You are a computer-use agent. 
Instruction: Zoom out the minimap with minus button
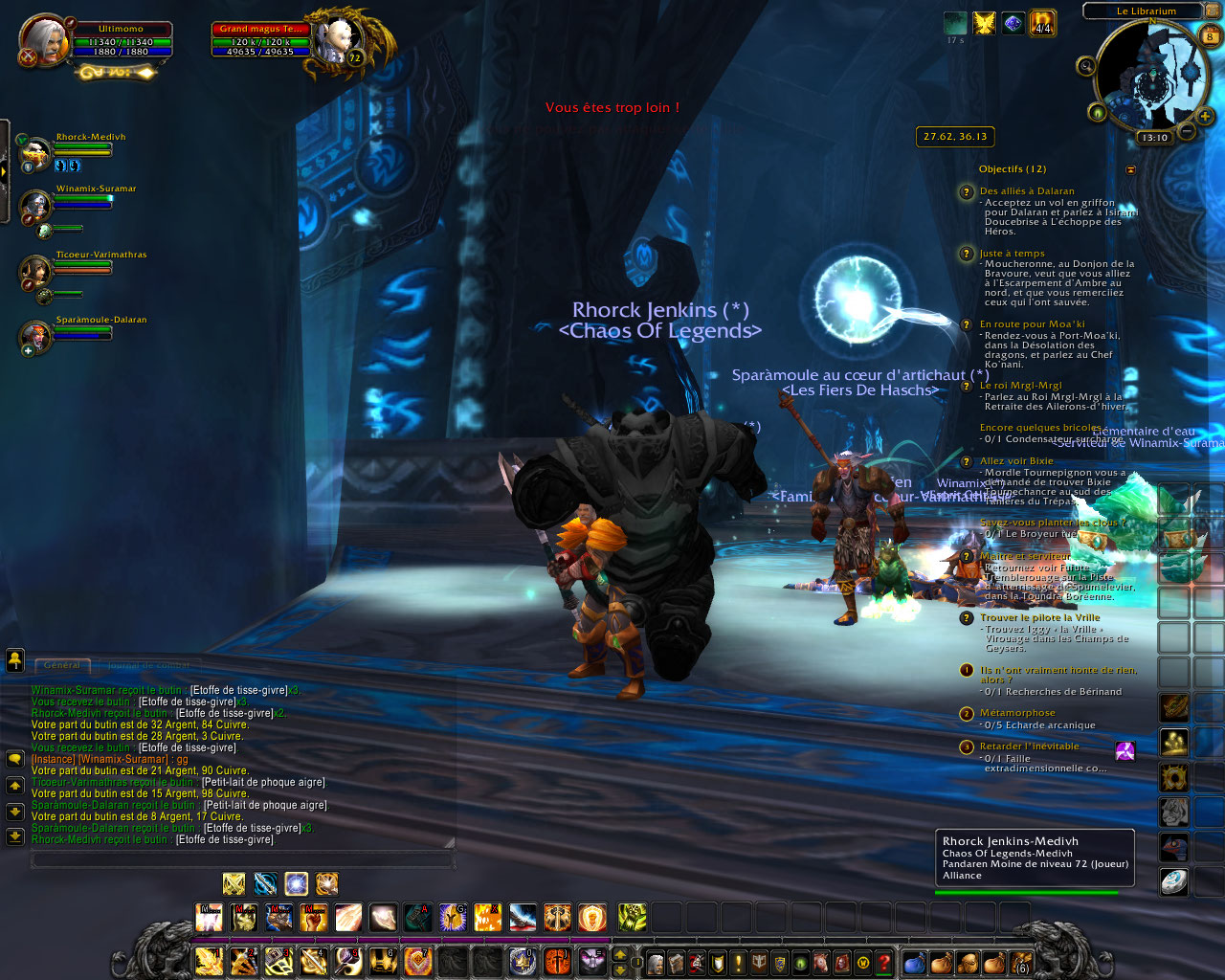pyautogui.click(x=1186, y=131)
